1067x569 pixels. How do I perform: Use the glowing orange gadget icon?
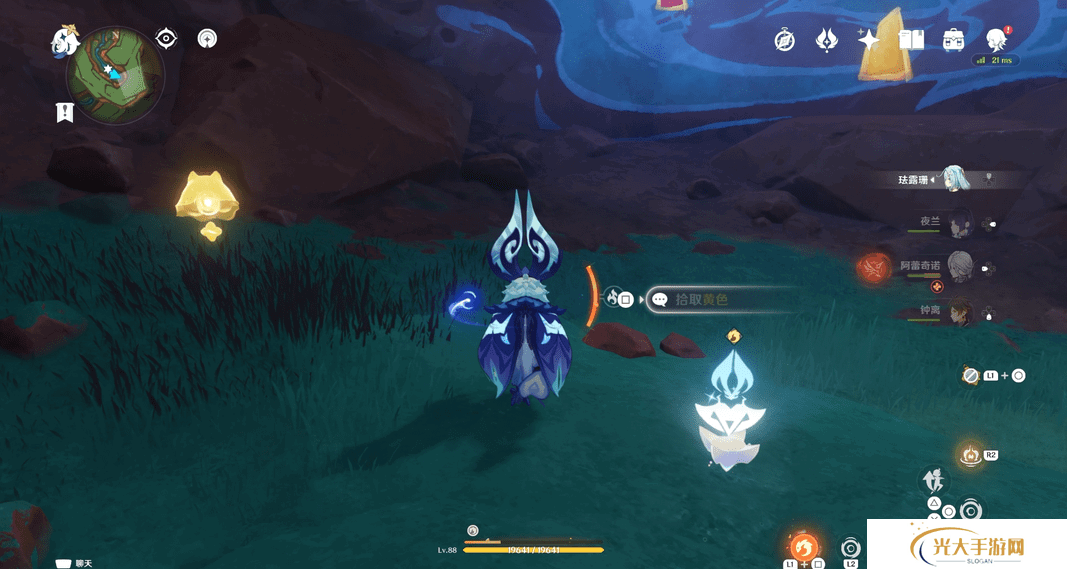tap(969, 455)
